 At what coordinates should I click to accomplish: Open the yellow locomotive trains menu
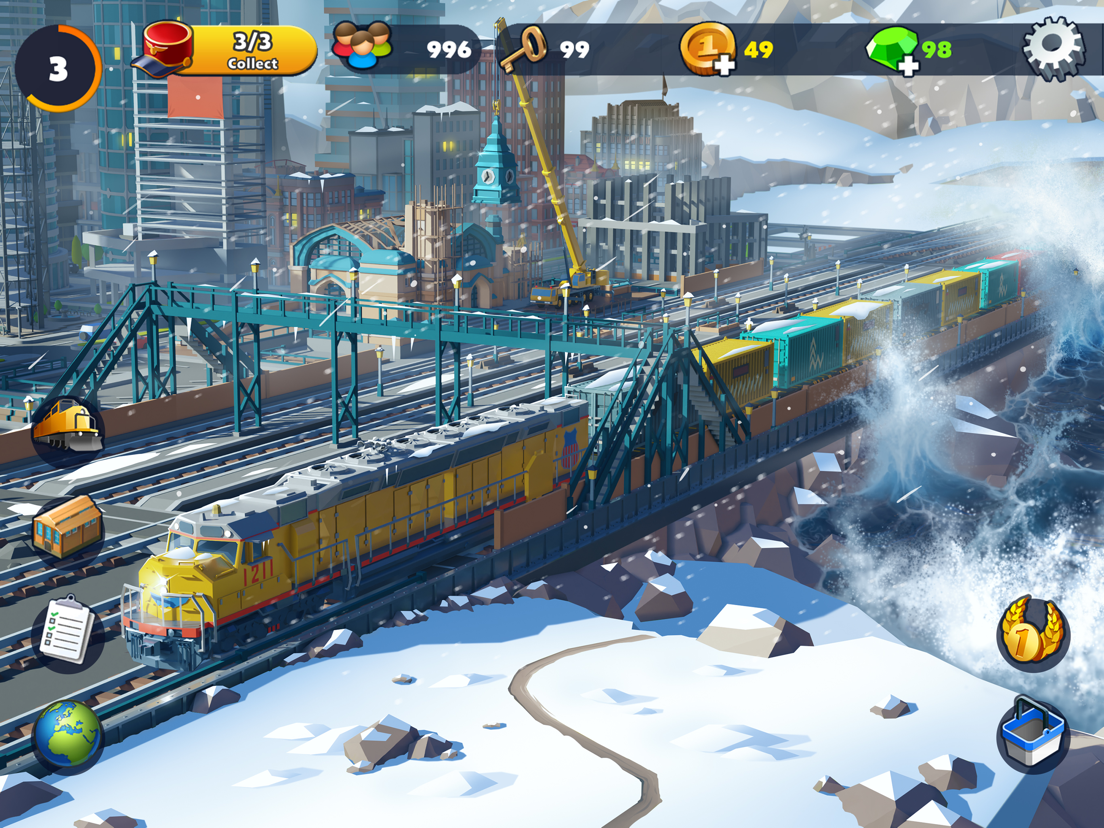pyautogui.click(x=68, y=430)
